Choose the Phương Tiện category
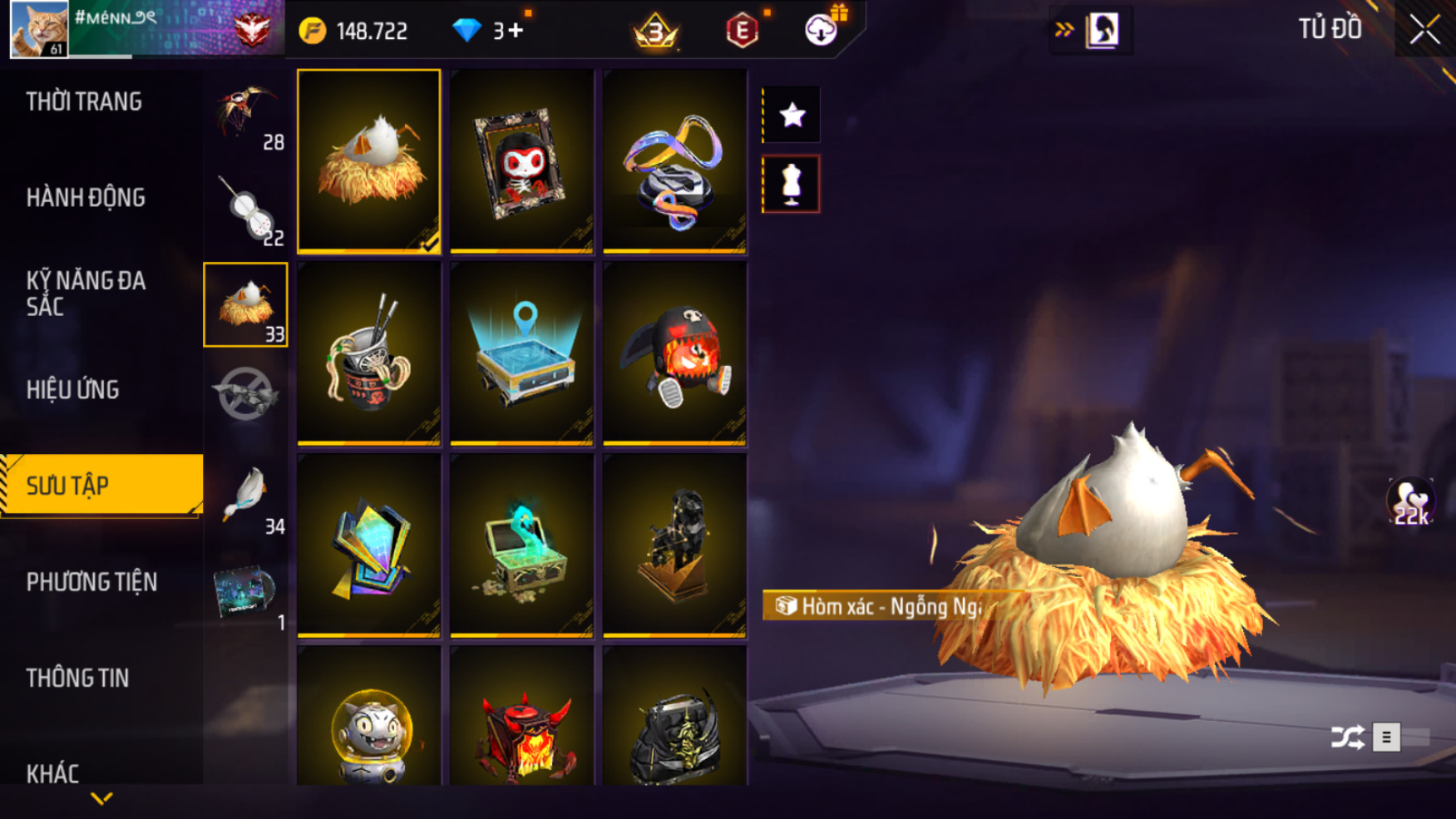Image resolution: width=1456 pixels, height=819 pixels. pos(91,582)
